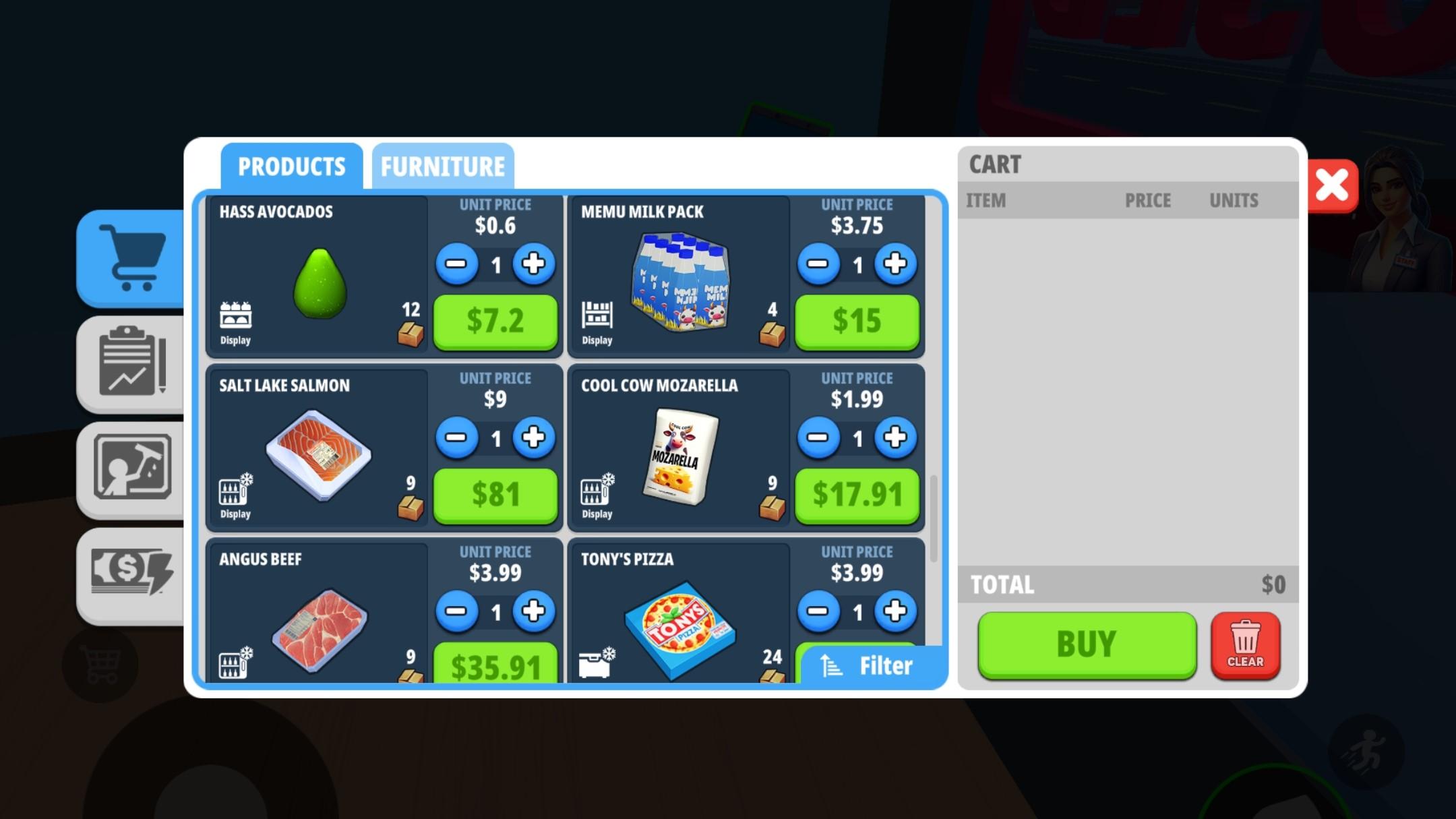1456x819 pixels.
Task: Click the box icon beside the avocado stock count
Action: [x=409, y=332]
